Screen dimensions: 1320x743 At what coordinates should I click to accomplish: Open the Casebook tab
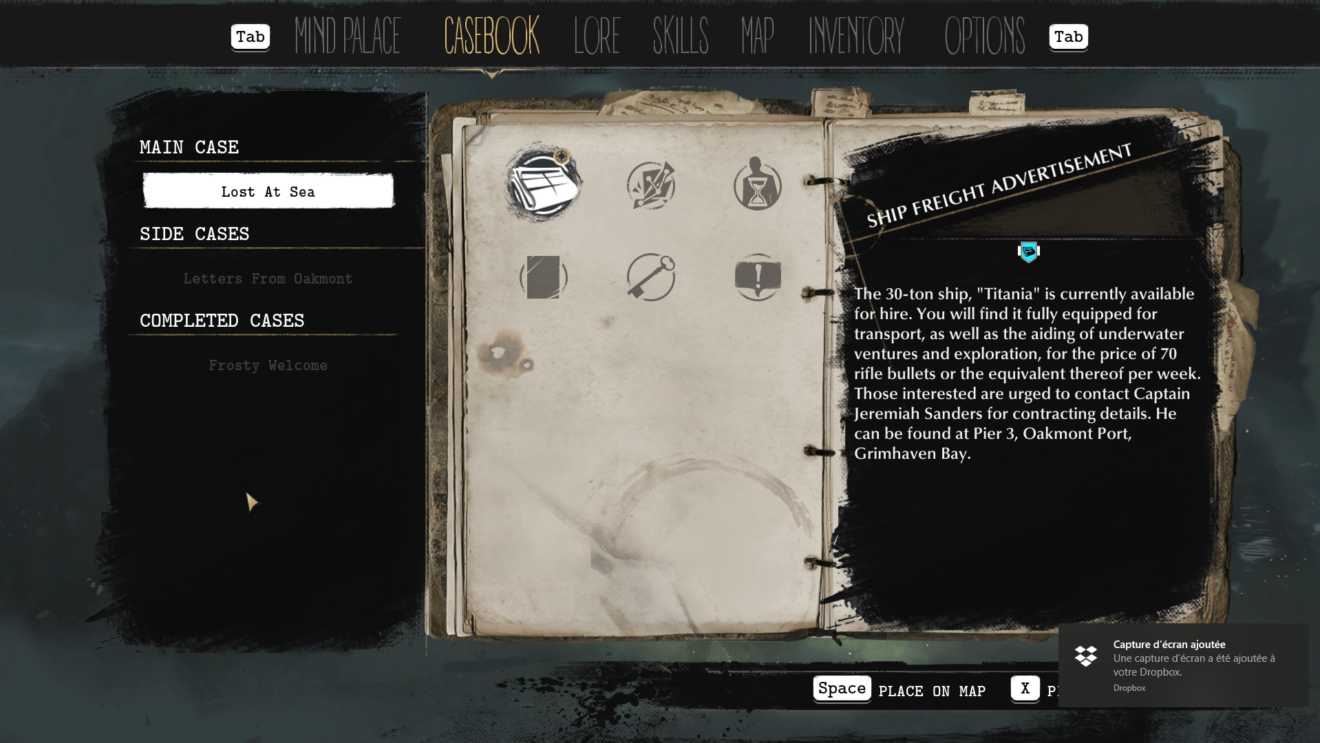click(x=491, y=37)
